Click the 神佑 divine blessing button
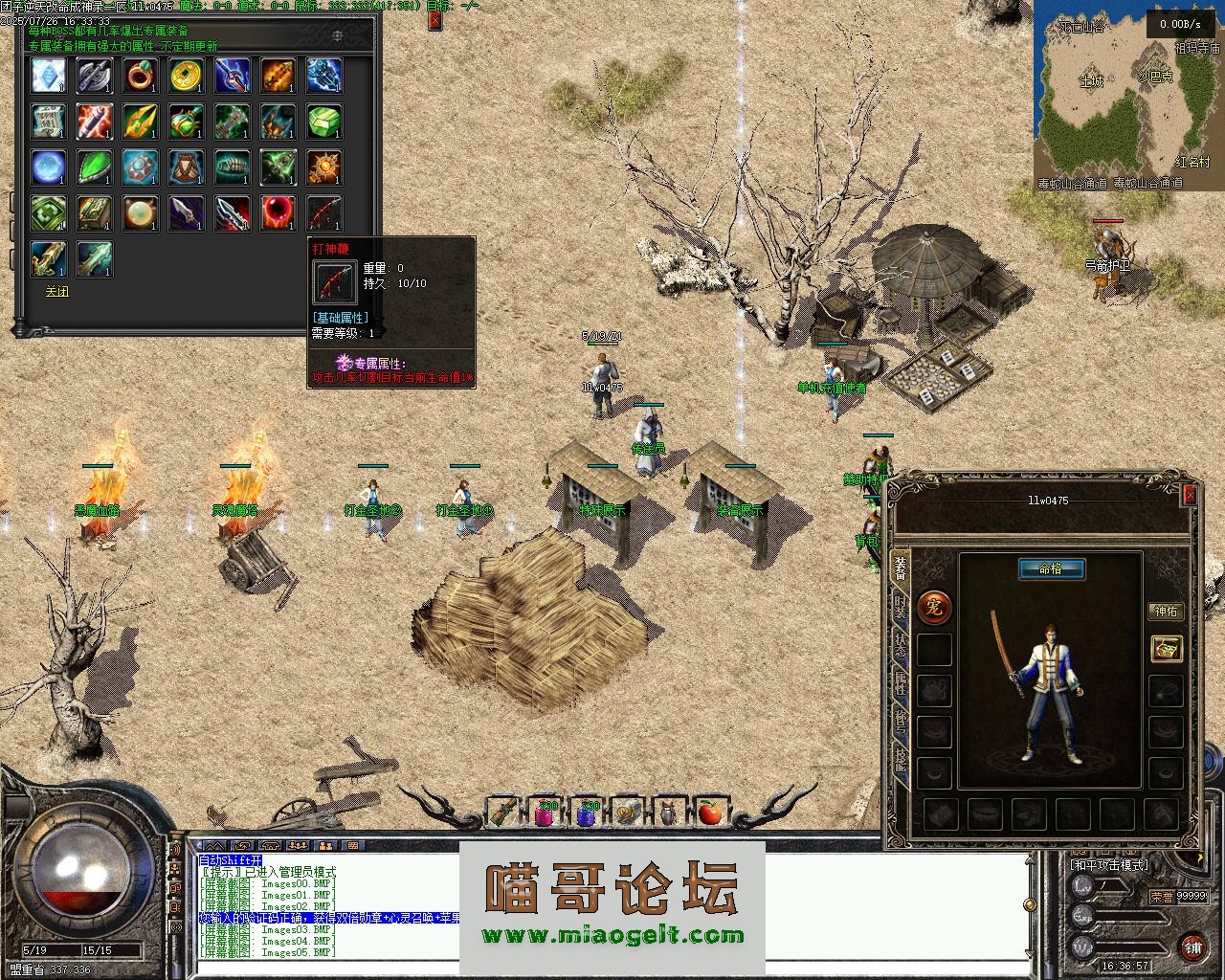The width and height of the screenshot is (1225, 980). tap(1166, 611)
